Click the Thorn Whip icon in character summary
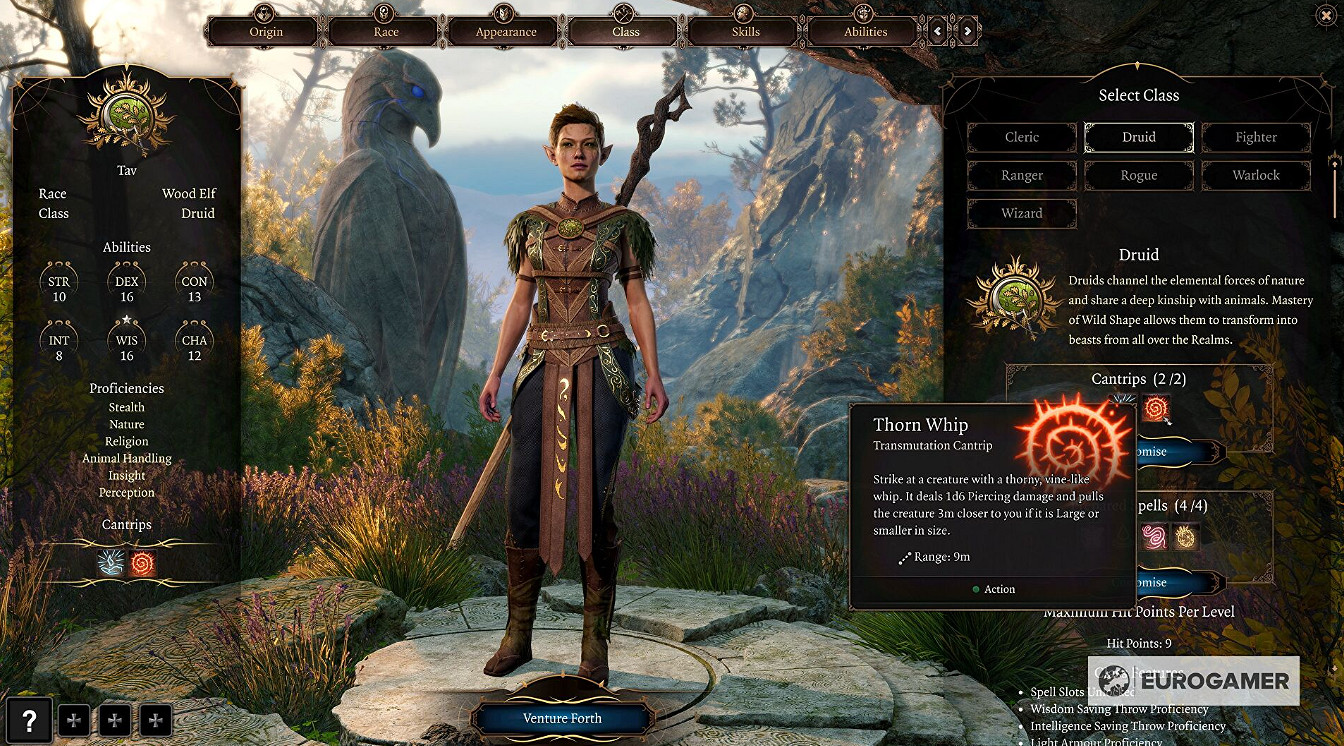 [143, 564]
